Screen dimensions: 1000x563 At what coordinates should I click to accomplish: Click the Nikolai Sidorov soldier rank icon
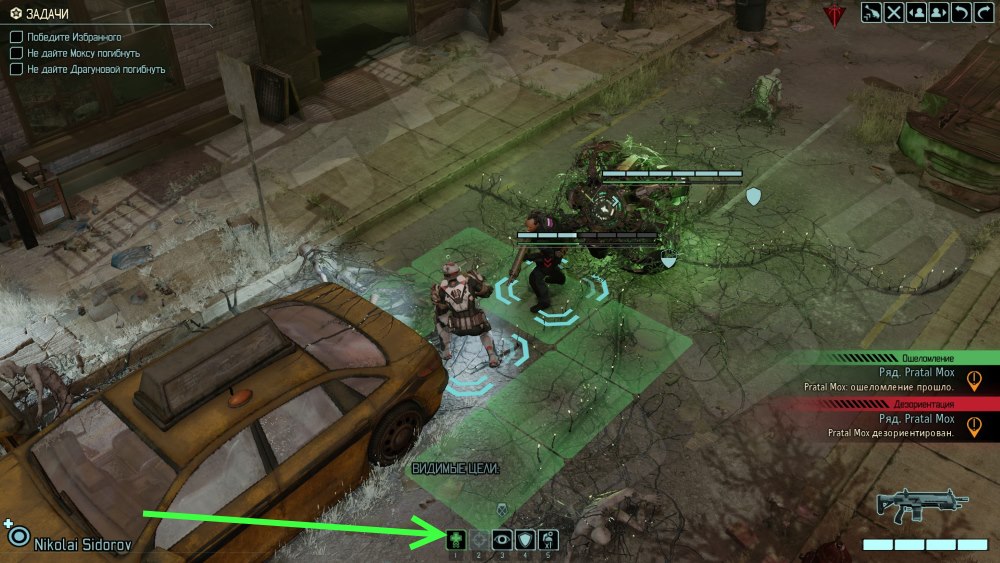tap(17, 535)
